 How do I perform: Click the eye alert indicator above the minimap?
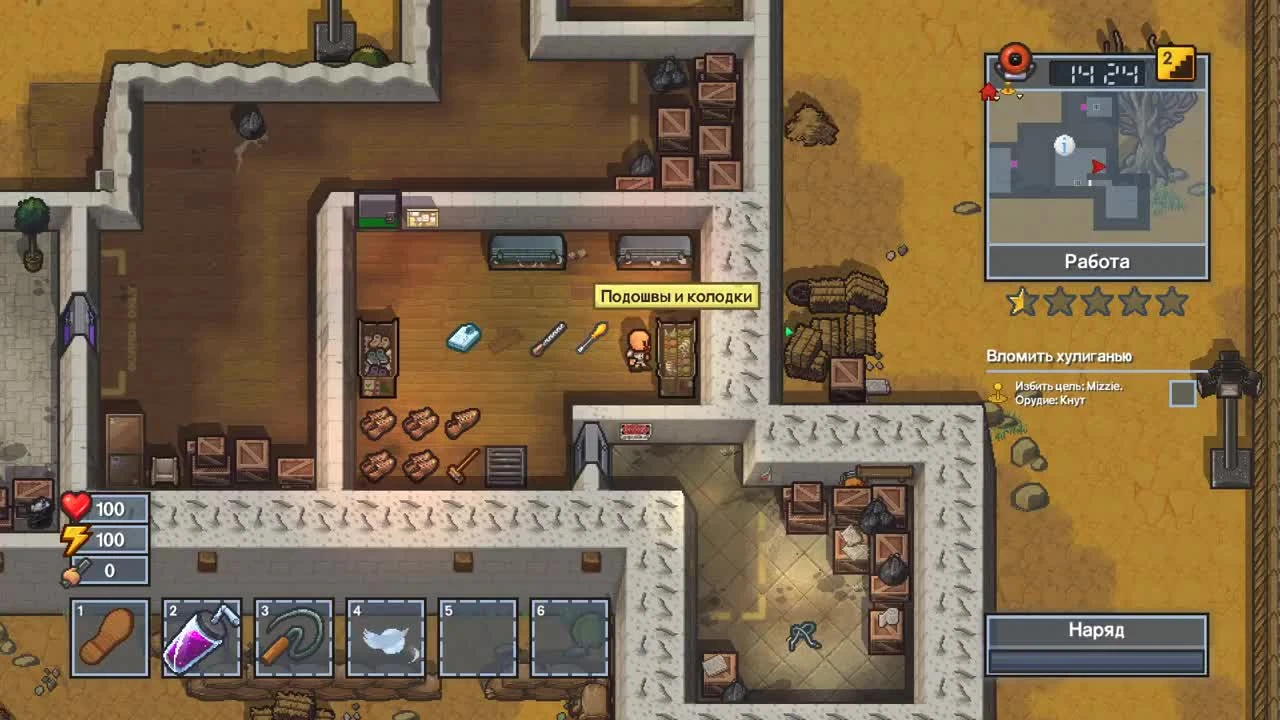1017,62
